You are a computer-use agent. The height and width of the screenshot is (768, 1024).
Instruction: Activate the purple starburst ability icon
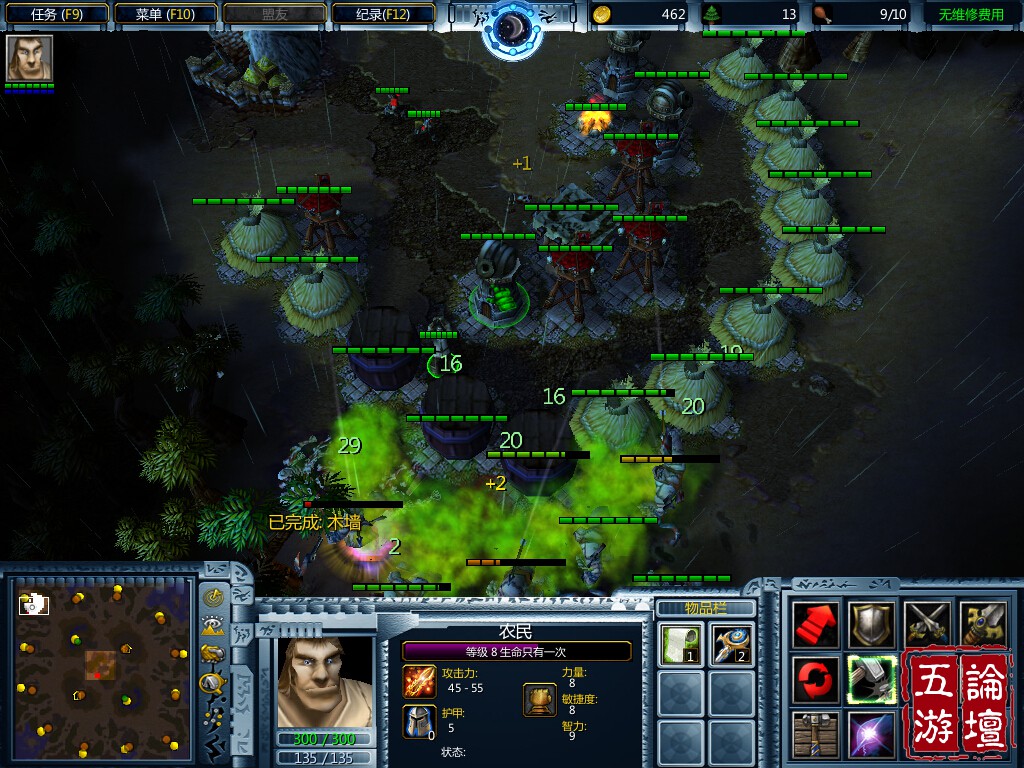pos(871,735)
